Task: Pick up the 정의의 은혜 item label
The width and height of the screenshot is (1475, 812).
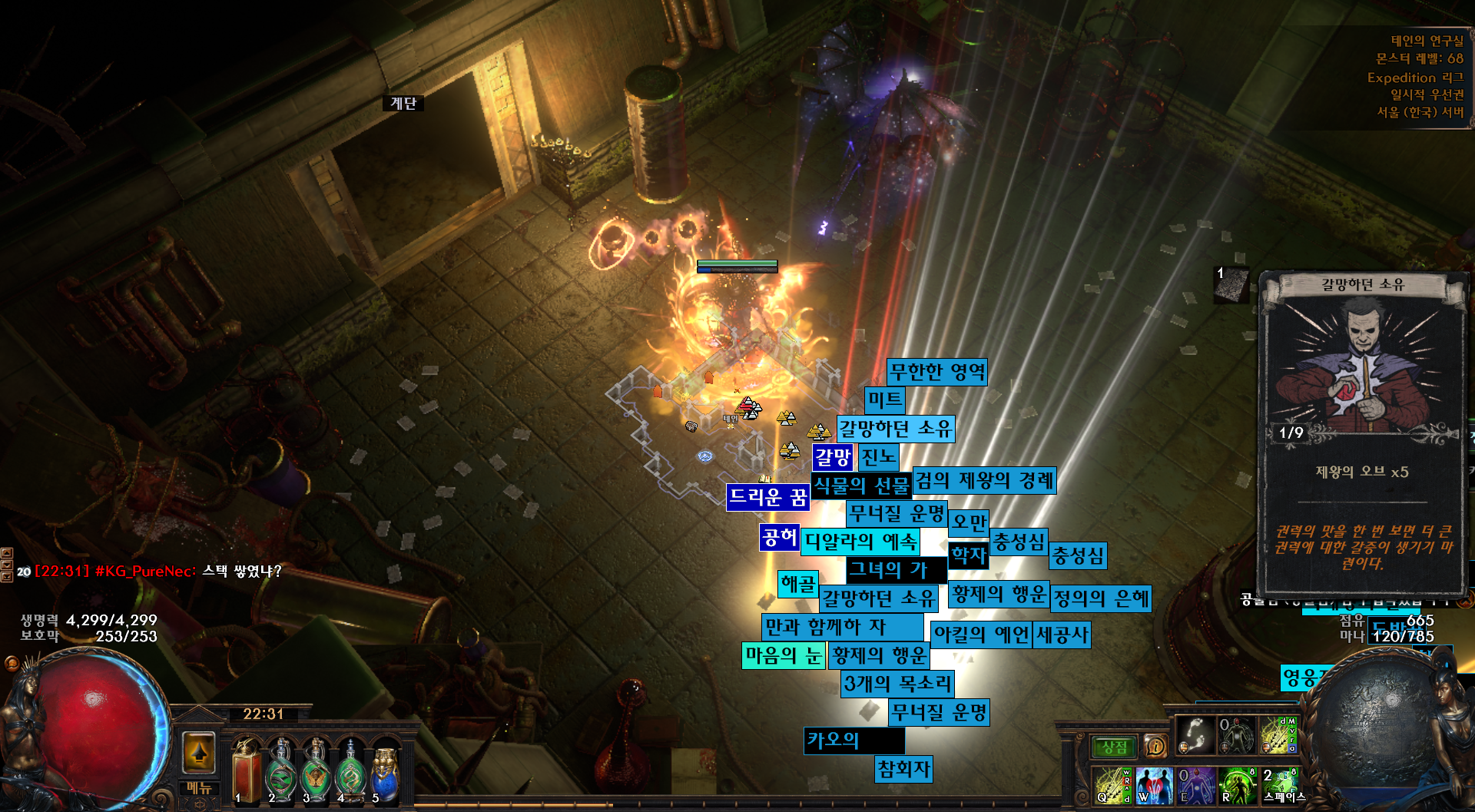Action: pyautogui.click(x=1101, y=598)
